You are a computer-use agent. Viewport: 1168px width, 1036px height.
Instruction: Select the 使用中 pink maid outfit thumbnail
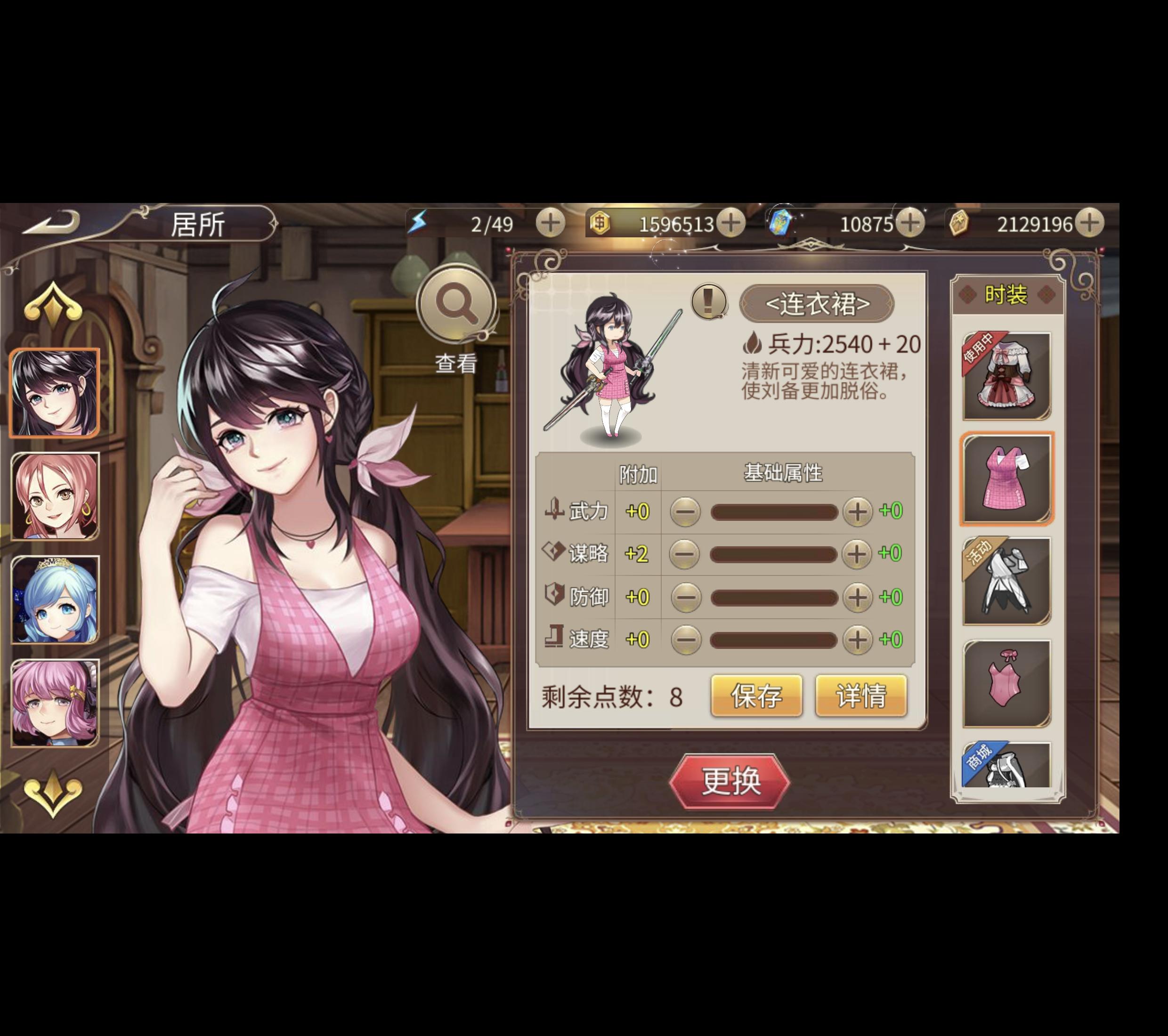coord(1007,374)
